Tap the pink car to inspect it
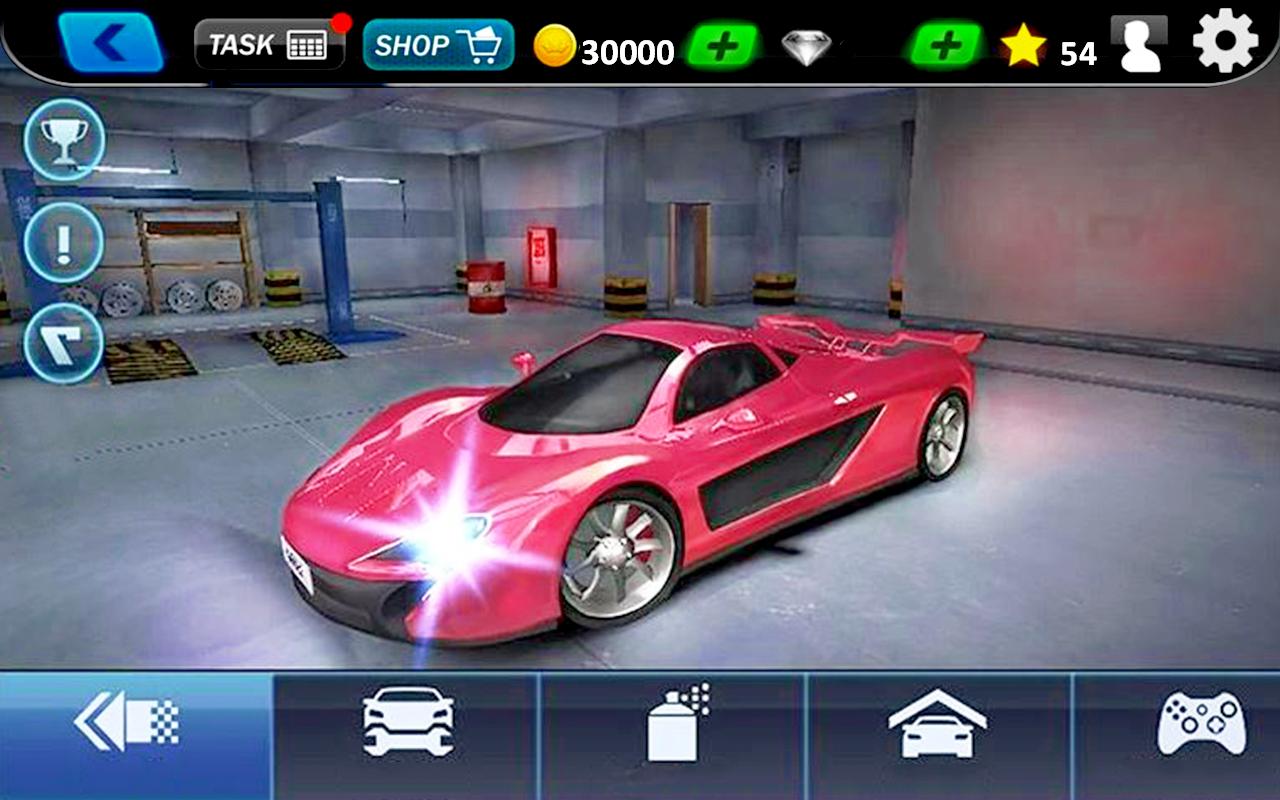The image size is (1280, 800). tap(640, 470)
